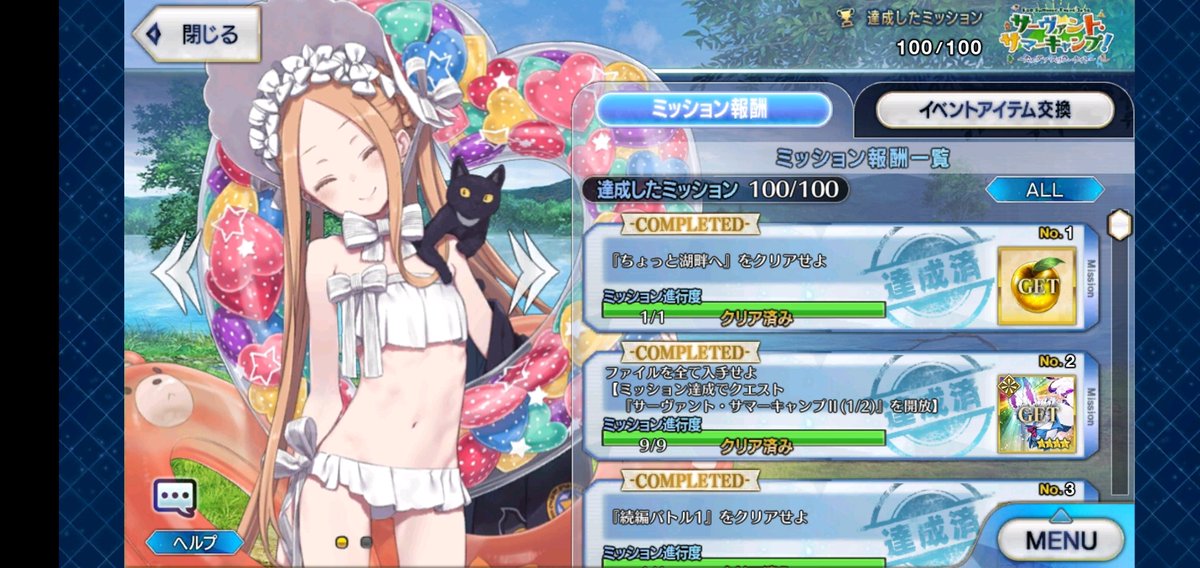The width and height of the screenshot is (1200, 568).
Task: Open the ALL mission filter
Action: click(1045, 189)
